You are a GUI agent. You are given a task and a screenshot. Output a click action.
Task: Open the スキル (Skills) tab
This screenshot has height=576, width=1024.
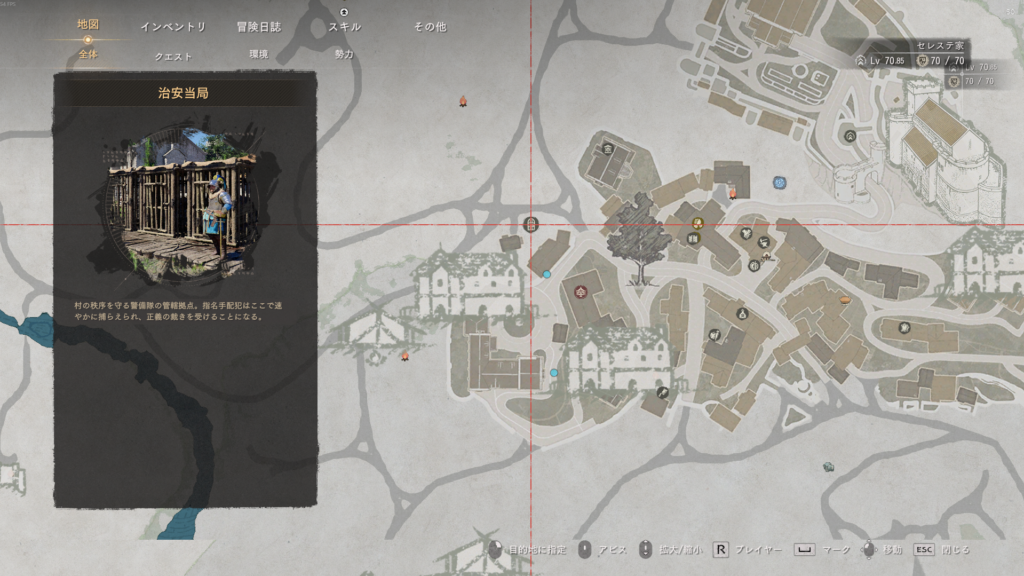tap(344, 27)
